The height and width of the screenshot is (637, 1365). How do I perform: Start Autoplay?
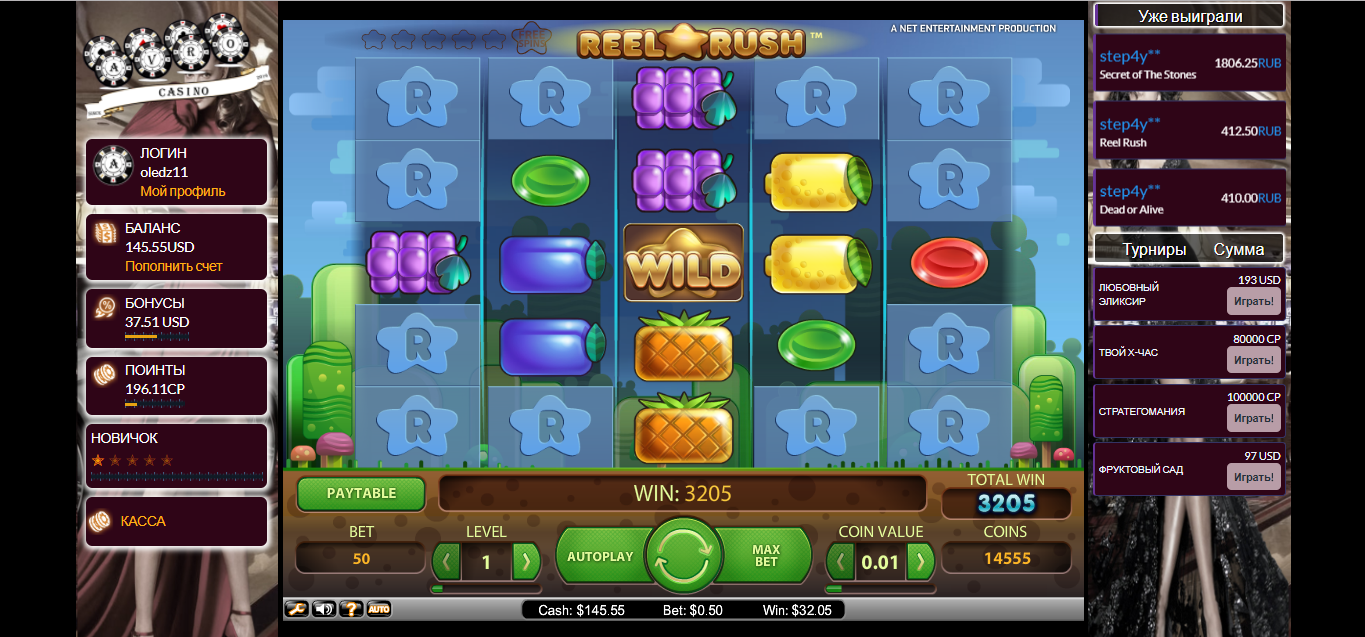pyautogui.click(x=600, y=556)
